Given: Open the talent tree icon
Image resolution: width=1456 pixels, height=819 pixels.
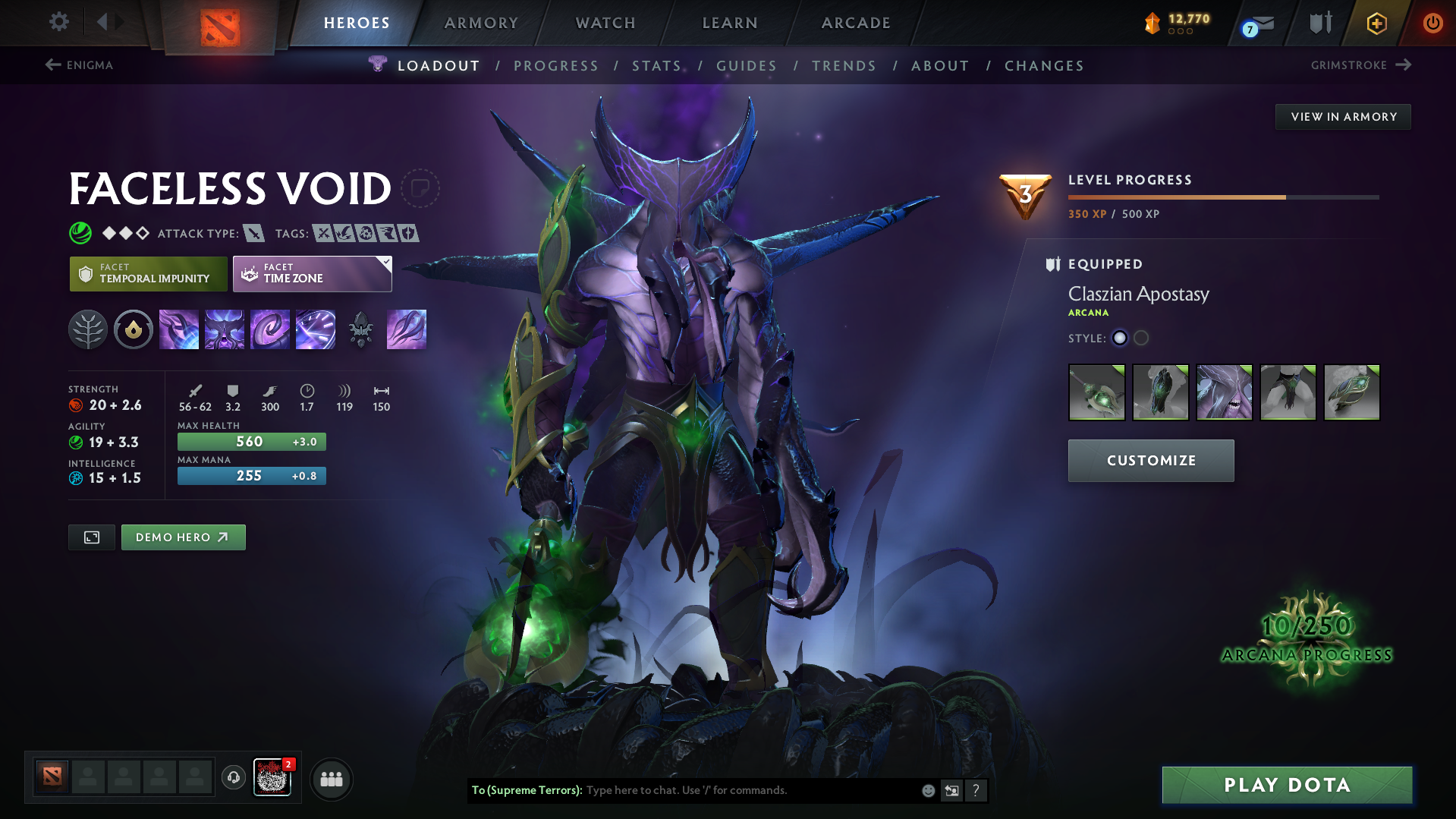Looking at the screenshot, I should click(88, 329).
